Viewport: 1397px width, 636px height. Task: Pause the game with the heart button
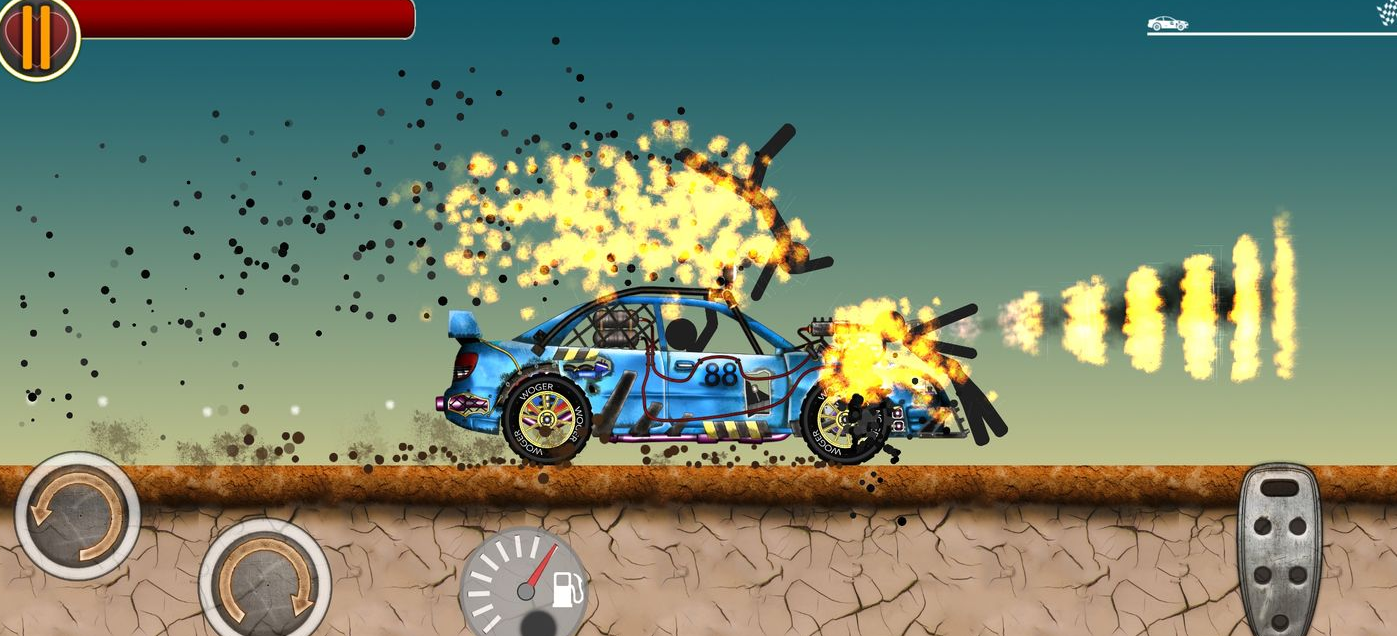(37, 37)
